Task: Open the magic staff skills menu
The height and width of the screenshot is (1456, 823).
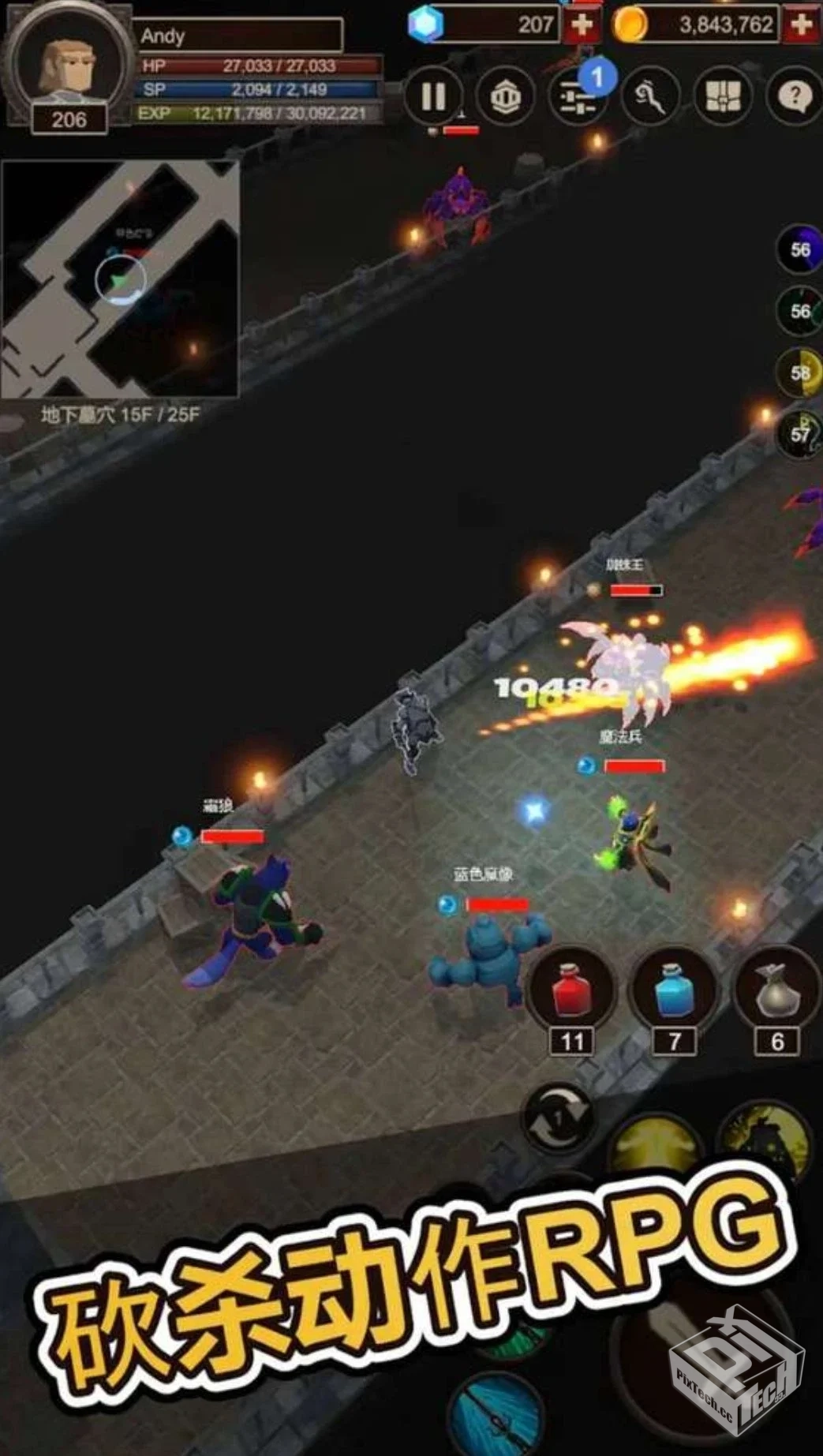Action: pyautogui.click(x=649, y=97)
